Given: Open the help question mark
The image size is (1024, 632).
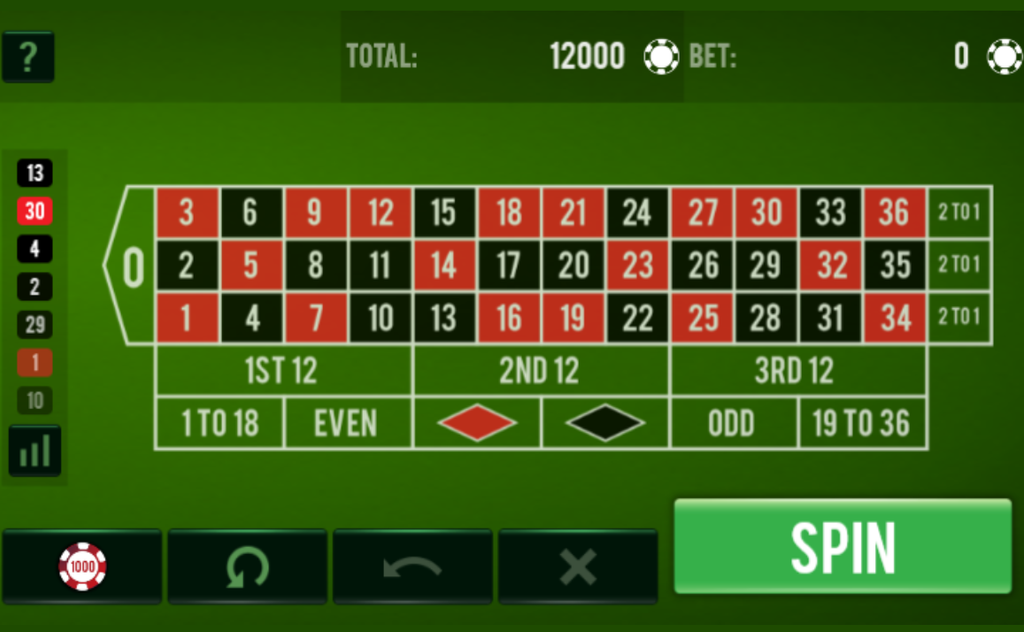Looking at the screenshot, I should (28, 57).
